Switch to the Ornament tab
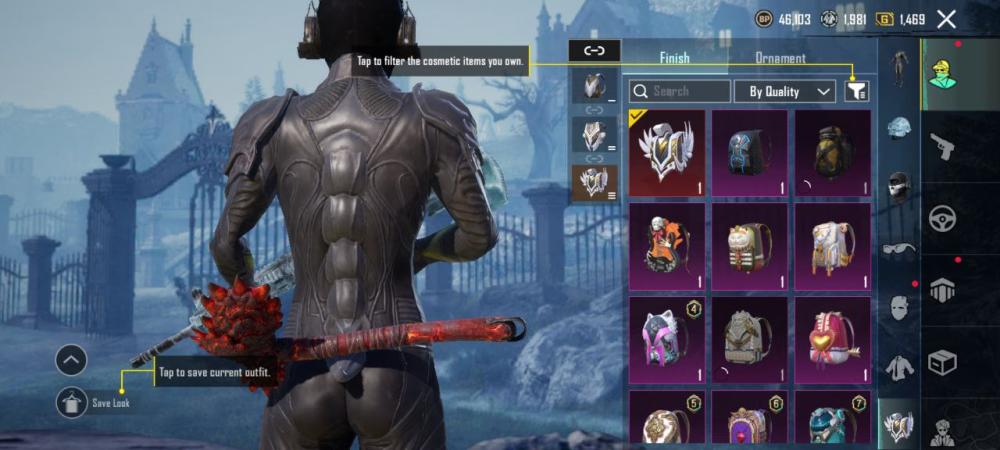This screenshot has width=1000, height=450. coord(780,58)
